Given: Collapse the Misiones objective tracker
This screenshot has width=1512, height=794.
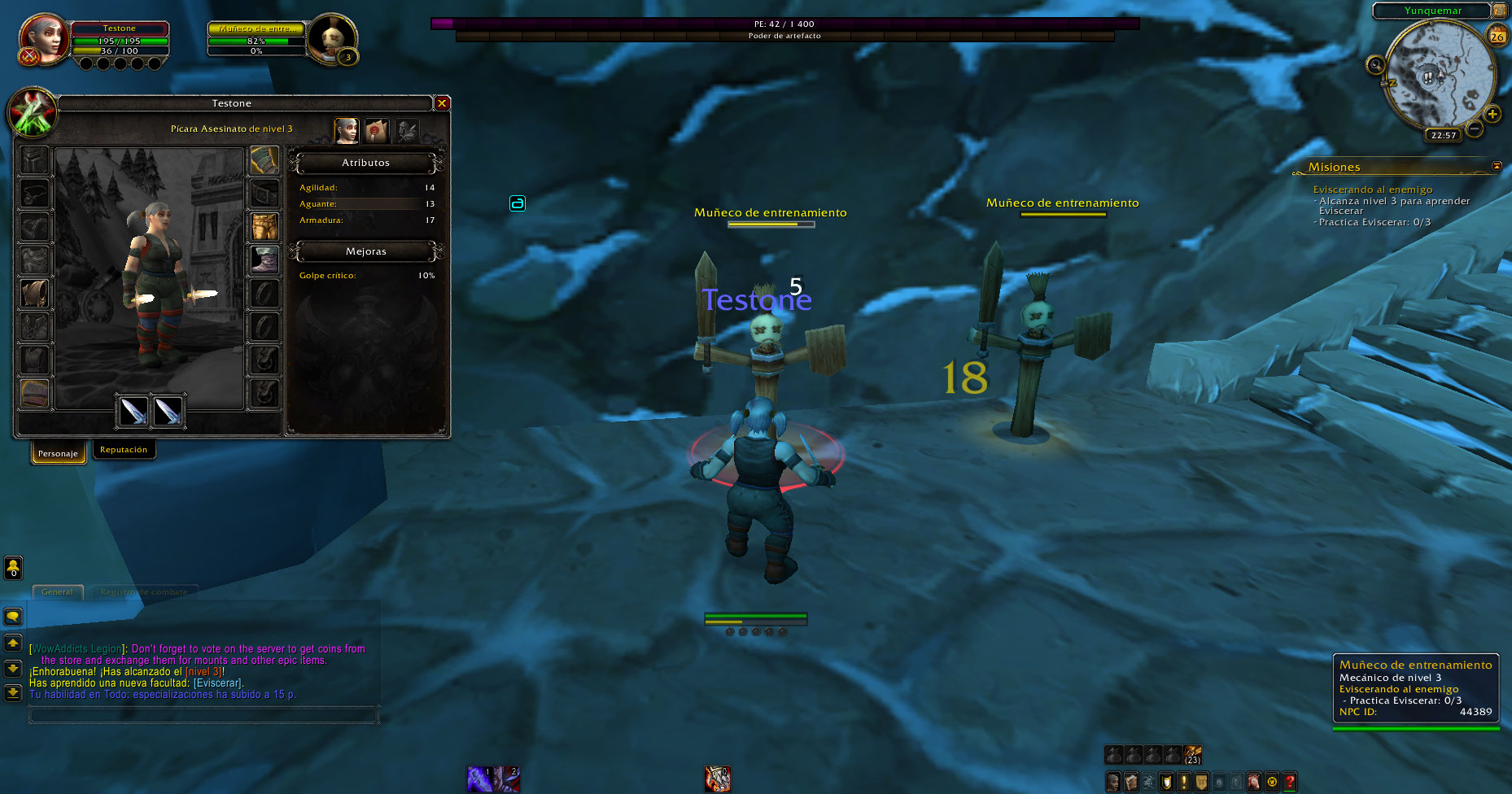Looking at the screenshot, I should pyautogui.click(x=1497, y=166).
